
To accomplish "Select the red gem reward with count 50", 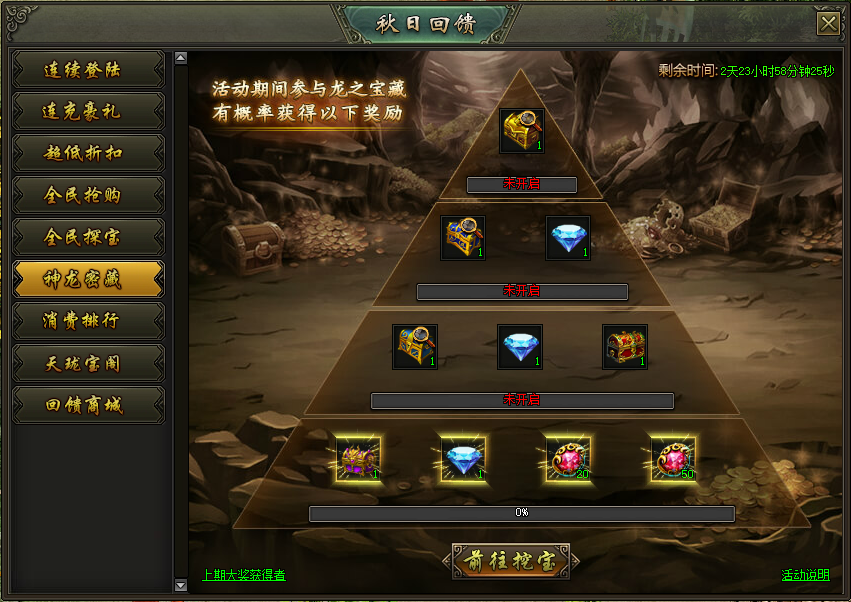I will 673,459.
